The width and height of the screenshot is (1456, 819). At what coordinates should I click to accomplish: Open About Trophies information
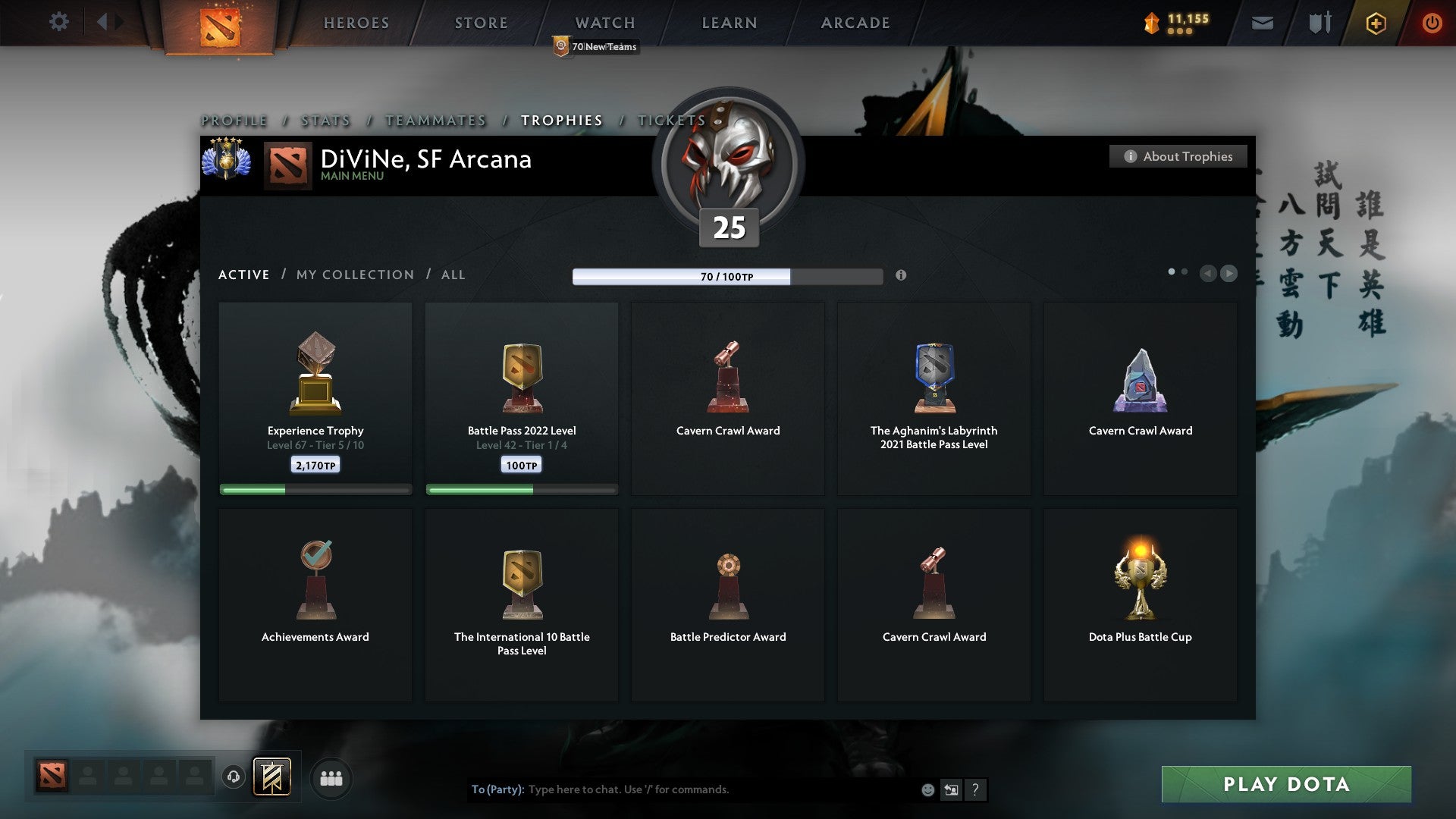click(1178, 156)
